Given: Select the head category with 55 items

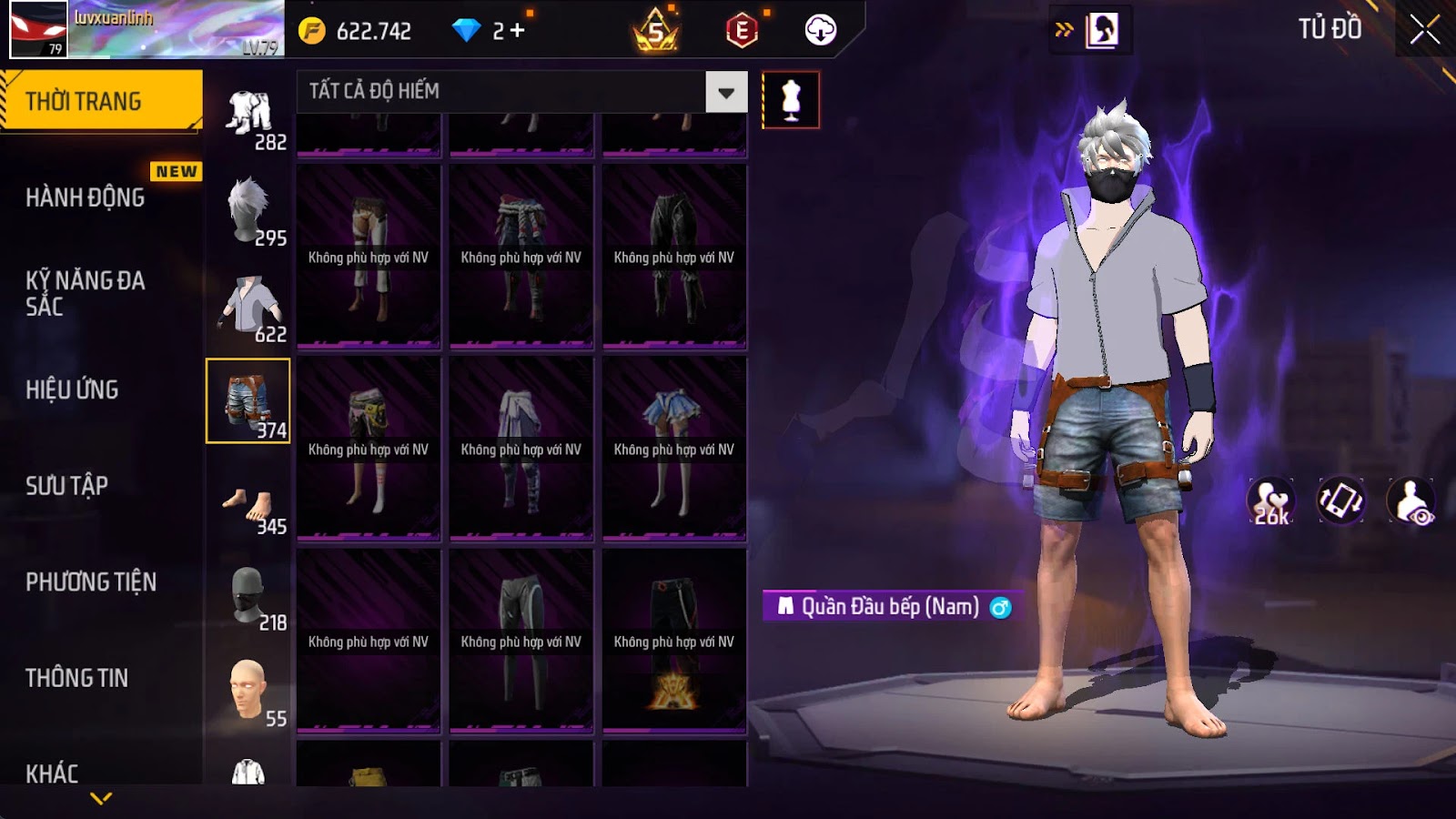Looking at the screenshot, I should click(x=249, y=693).
